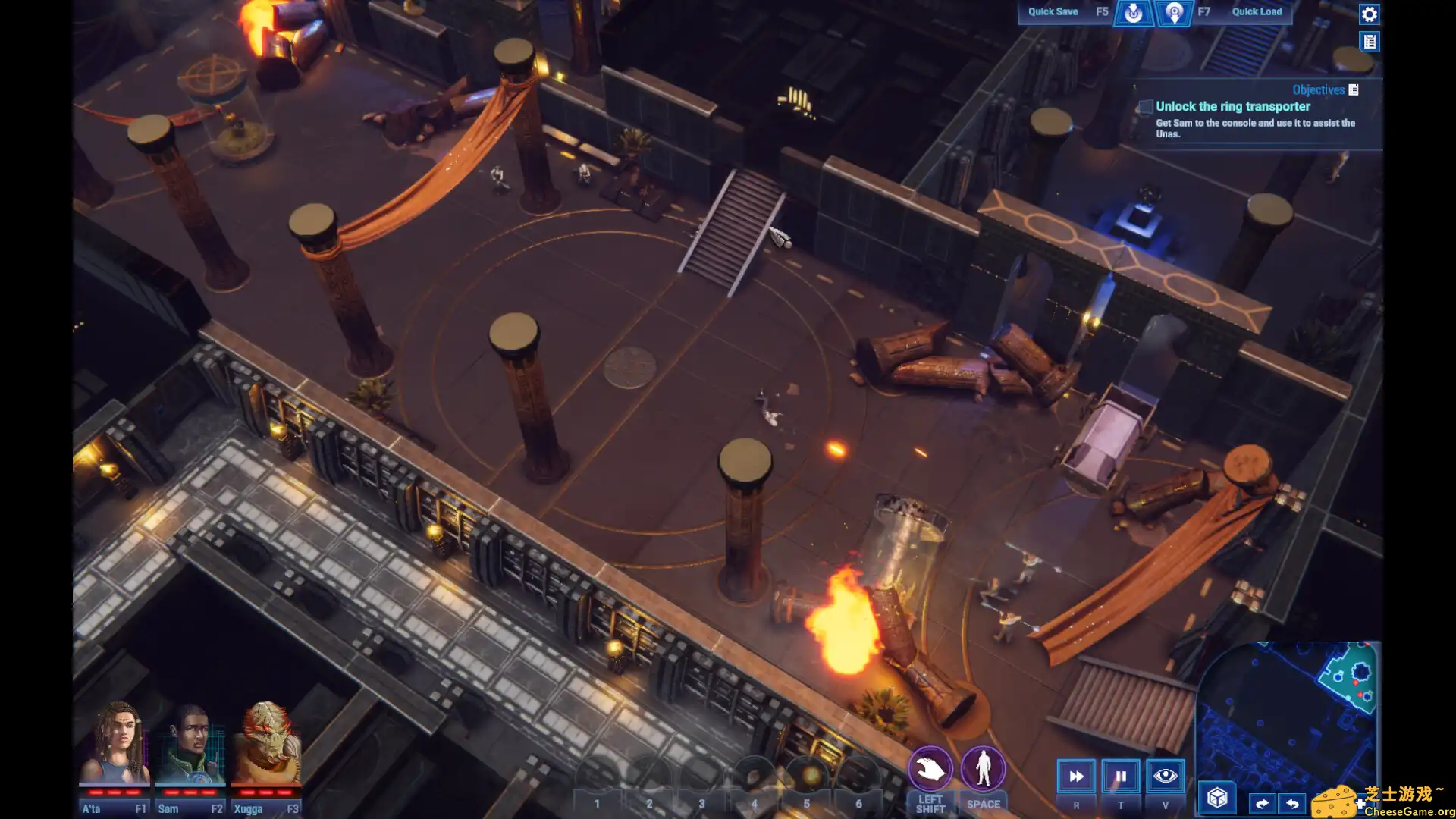The image size is (1456, 819).
Task: Toggle the pause button labeled T
Action: coord(1121,775)
